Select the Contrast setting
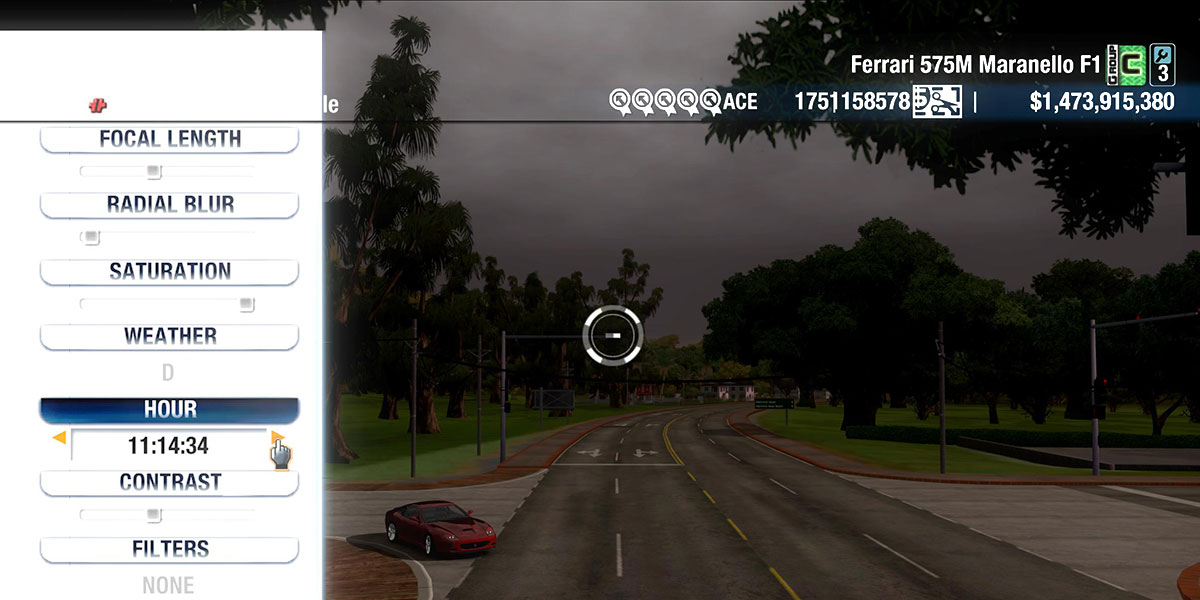Image resolution: width=1200 pixels, height=600 pixels. click(169, 482)
